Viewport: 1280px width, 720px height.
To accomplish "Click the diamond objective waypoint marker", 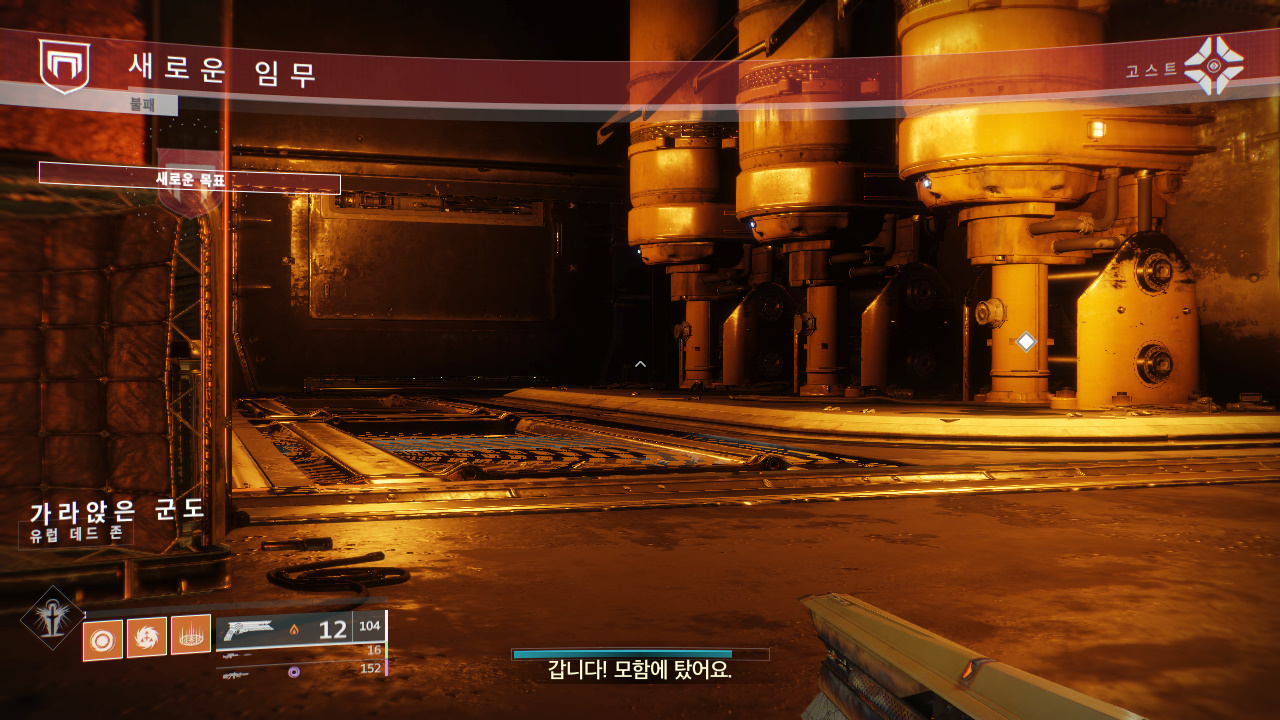I will (x=1026, y=342).
